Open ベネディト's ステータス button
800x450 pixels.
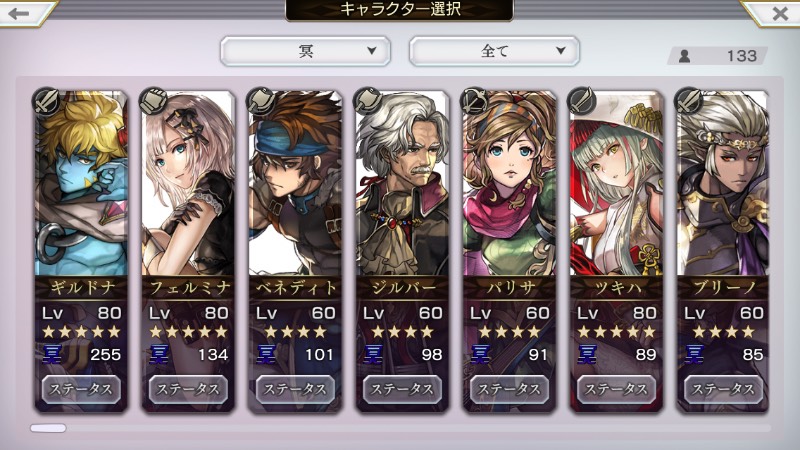[295, 388]
